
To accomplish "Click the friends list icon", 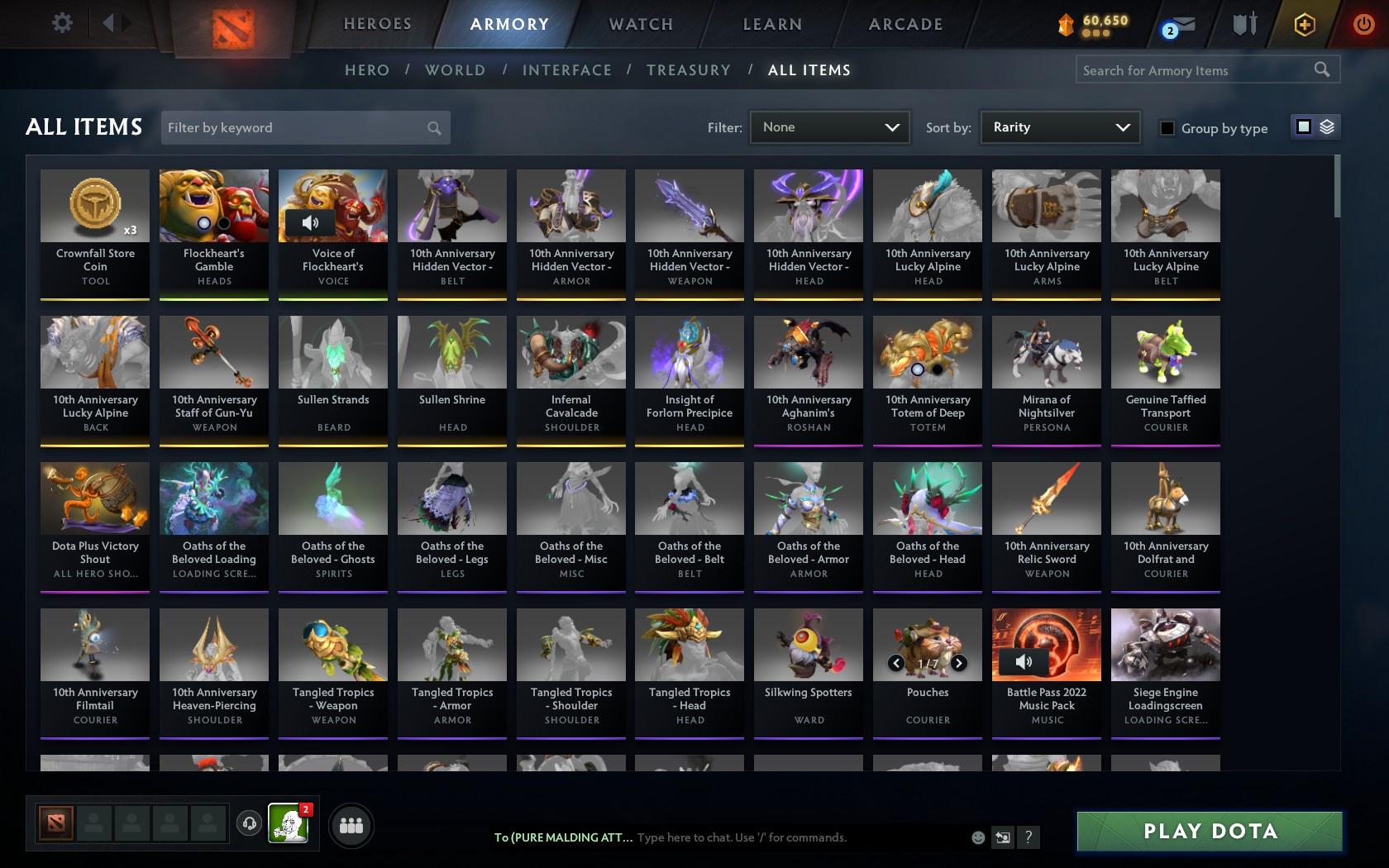I will (351, 825).
